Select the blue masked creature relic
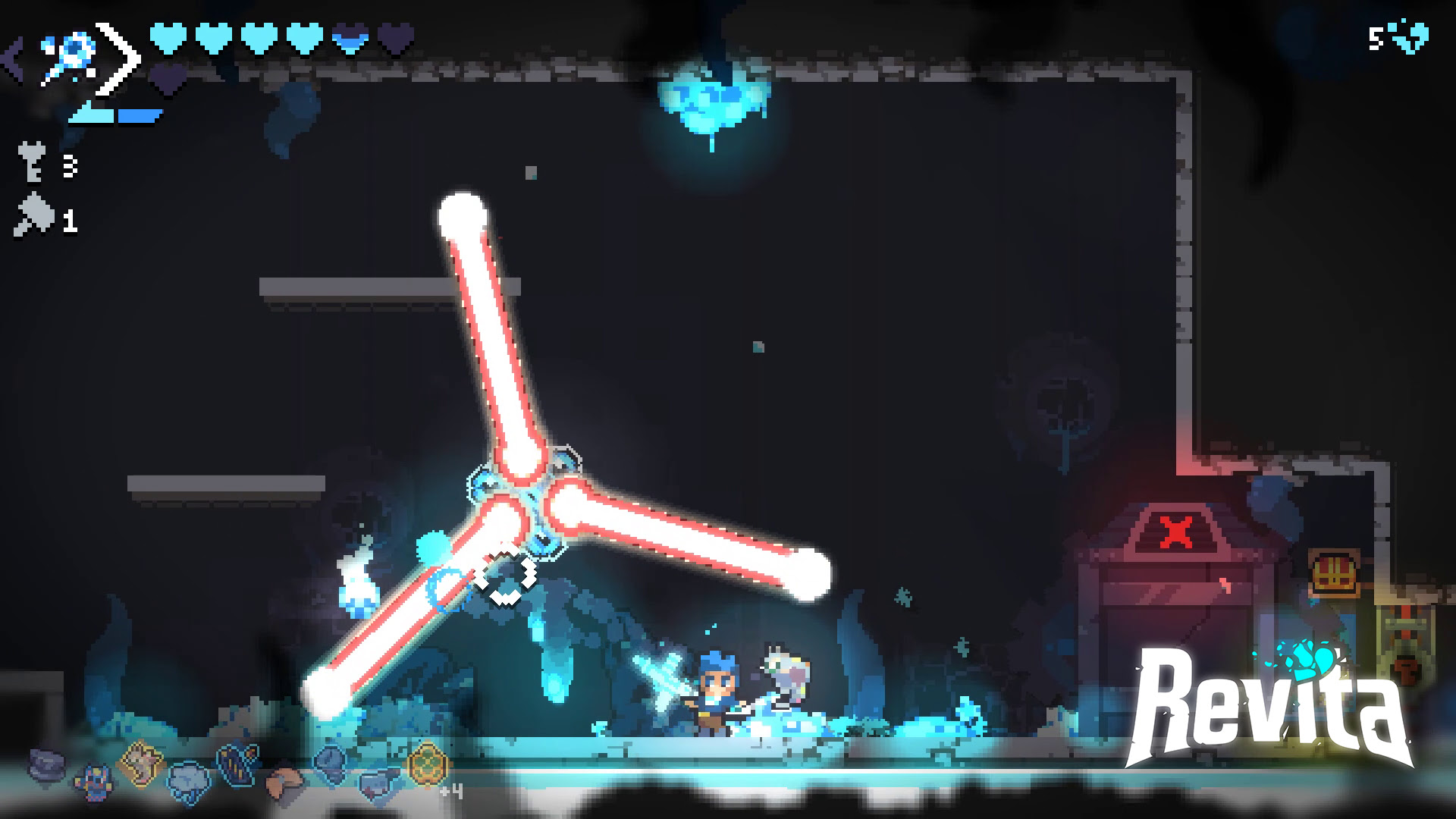This screenshot has width=1456, height=819. (95, 780)
